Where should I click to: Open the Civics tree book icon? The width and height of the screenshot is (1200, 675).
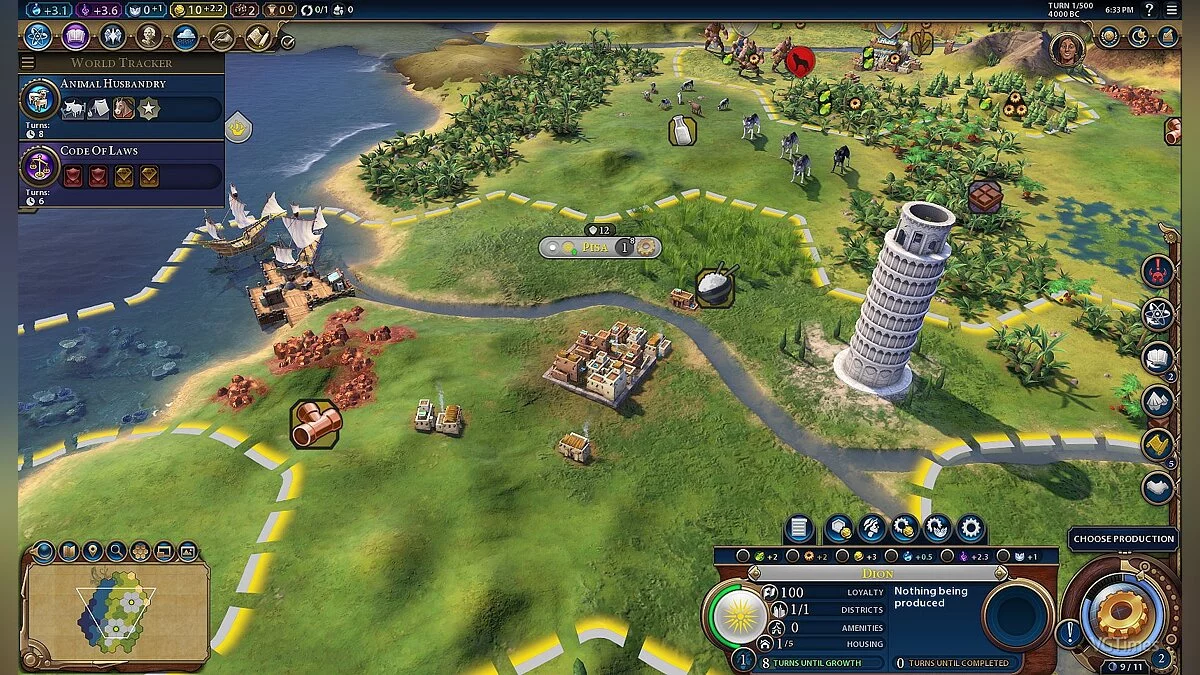76,37
